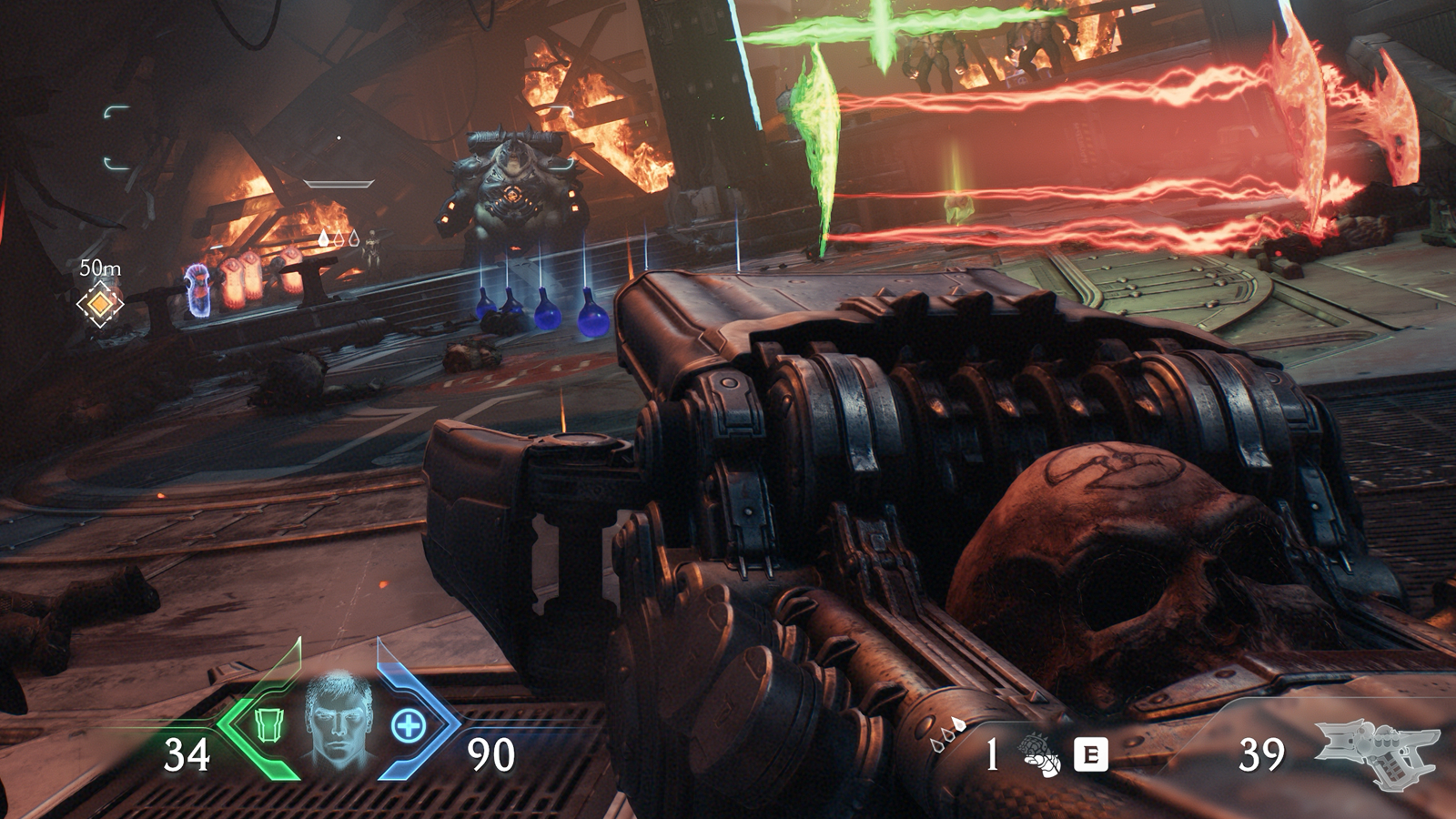Click the E equipment key prompt

(x=1090, y=754)
